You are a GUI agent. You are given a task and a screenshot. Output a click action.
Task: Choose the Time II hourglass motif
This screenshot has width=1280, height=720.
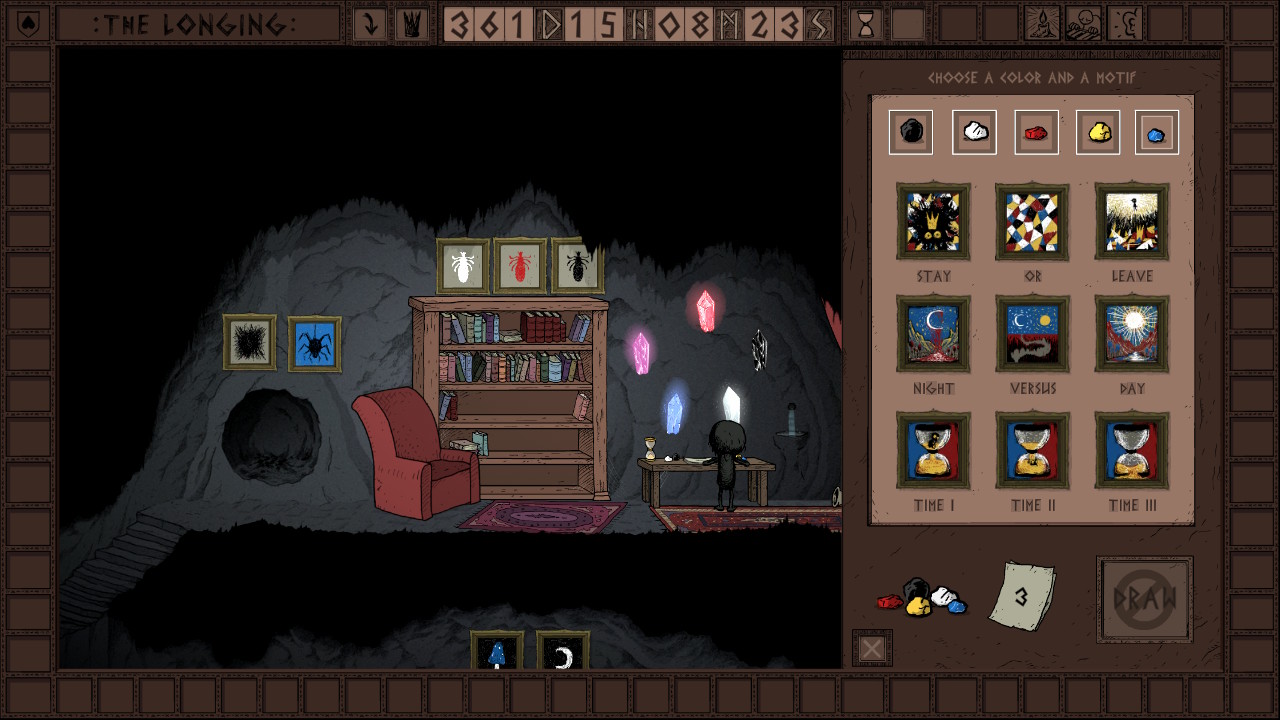1032,451
